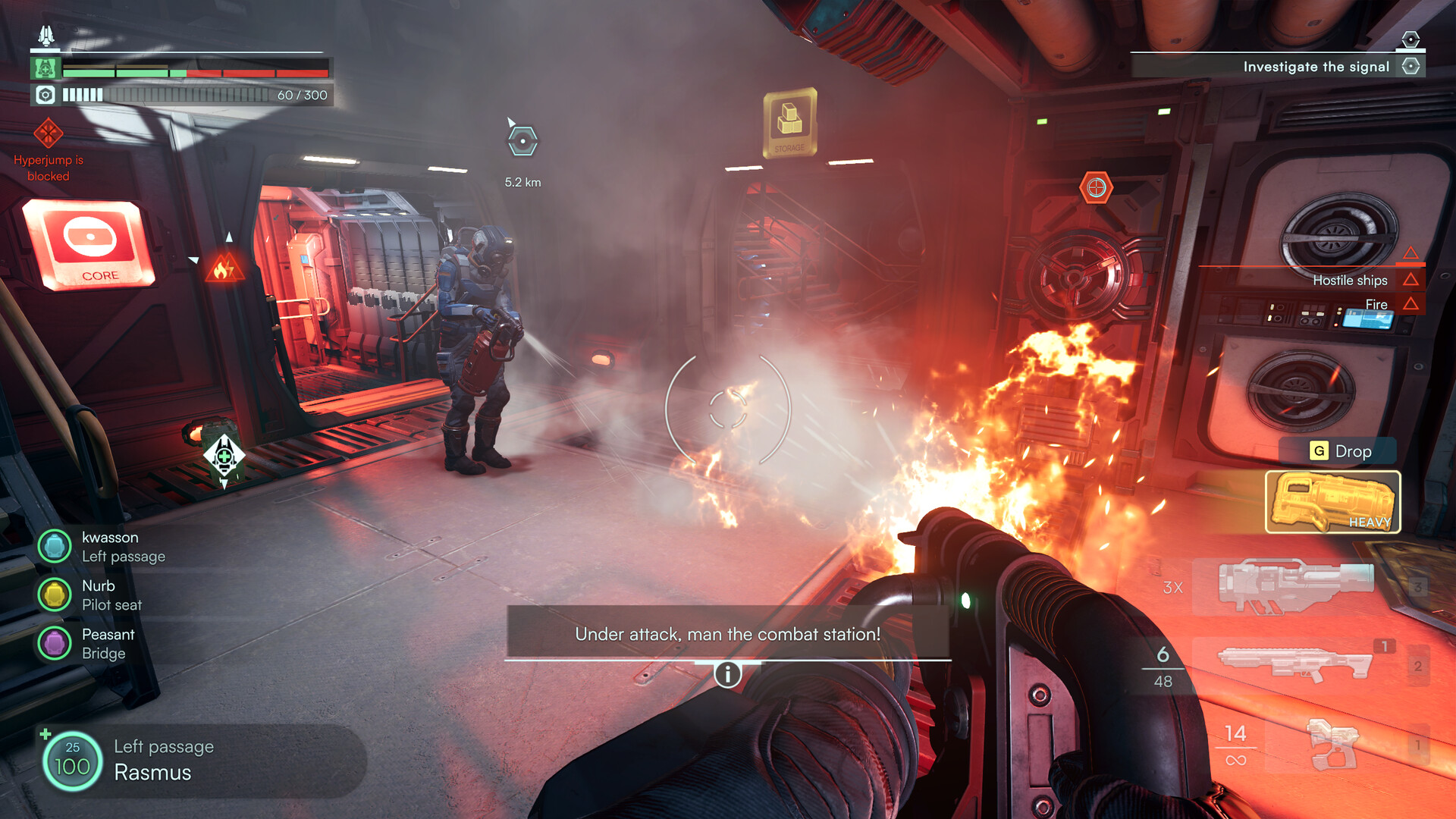Select the STORAGE marker icon
The width and height of the screenshot is (1456, 819).
790,121
